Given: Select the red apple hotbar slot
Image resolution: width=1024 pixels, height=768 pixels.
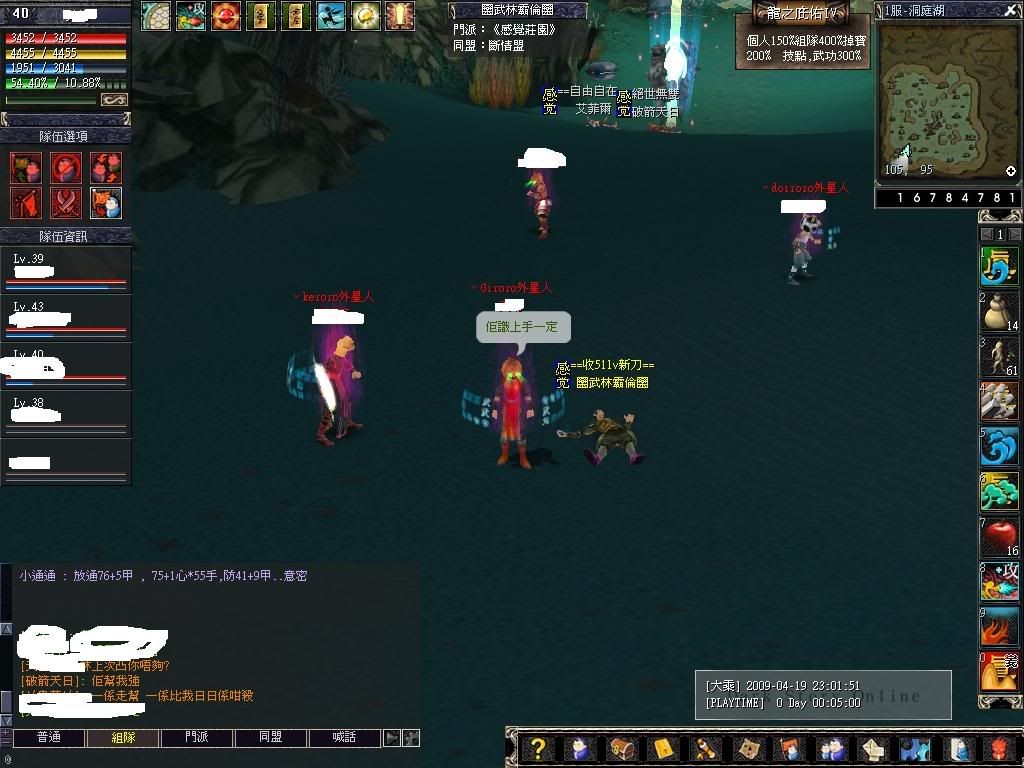Looking at the screenshot, I should pyautogui.click(x=998, y=539).
